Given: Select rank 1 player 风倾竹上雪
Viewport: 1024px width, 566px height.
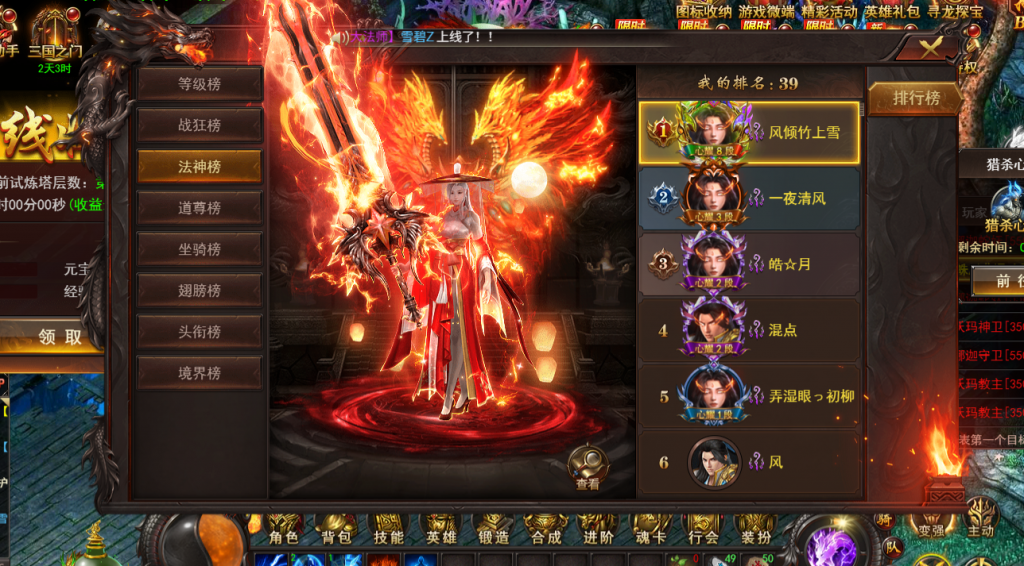Looking at the screenshot, I should 749,132.
